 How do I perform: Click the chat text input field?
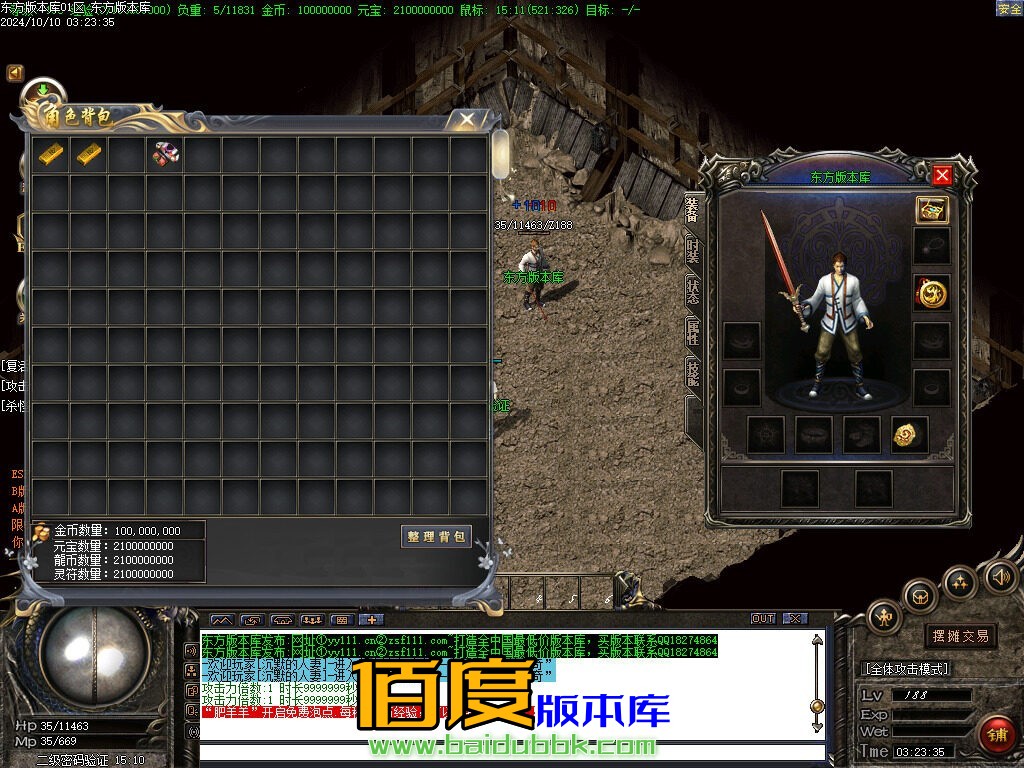tap(510, 753)
